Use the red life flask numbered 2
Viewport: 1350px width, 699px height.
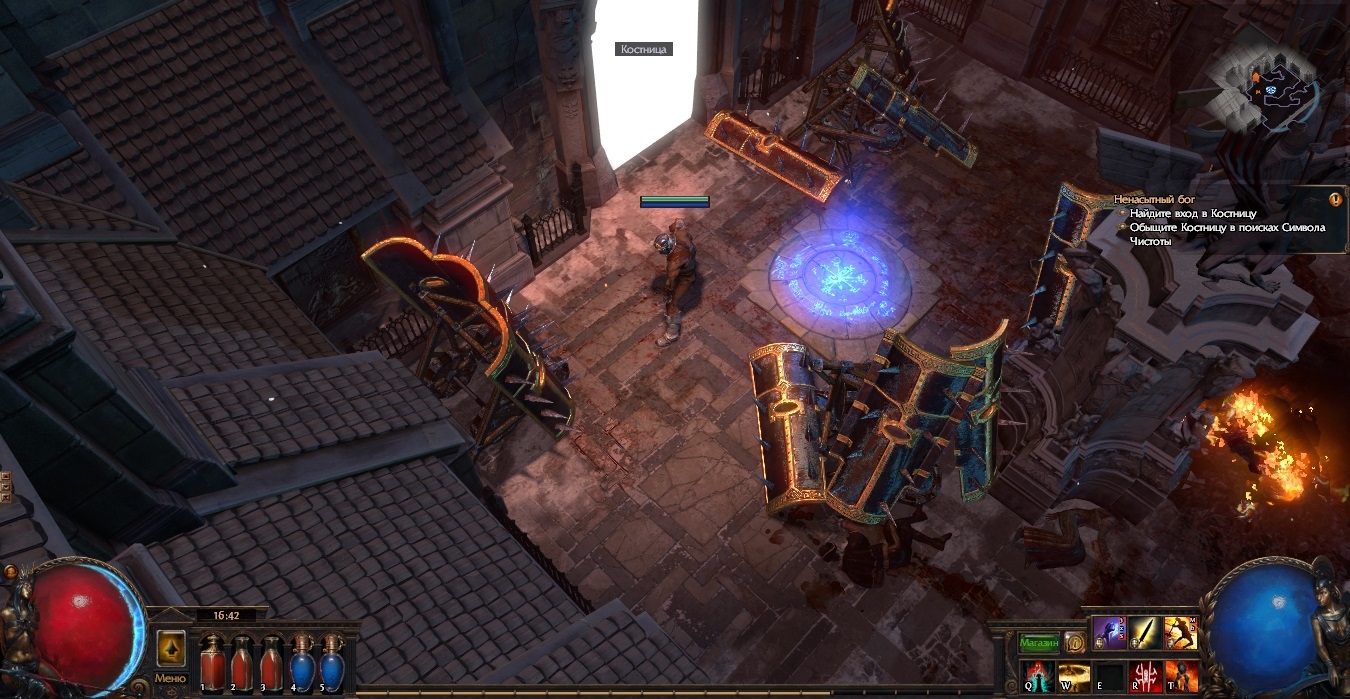(241, 662)
